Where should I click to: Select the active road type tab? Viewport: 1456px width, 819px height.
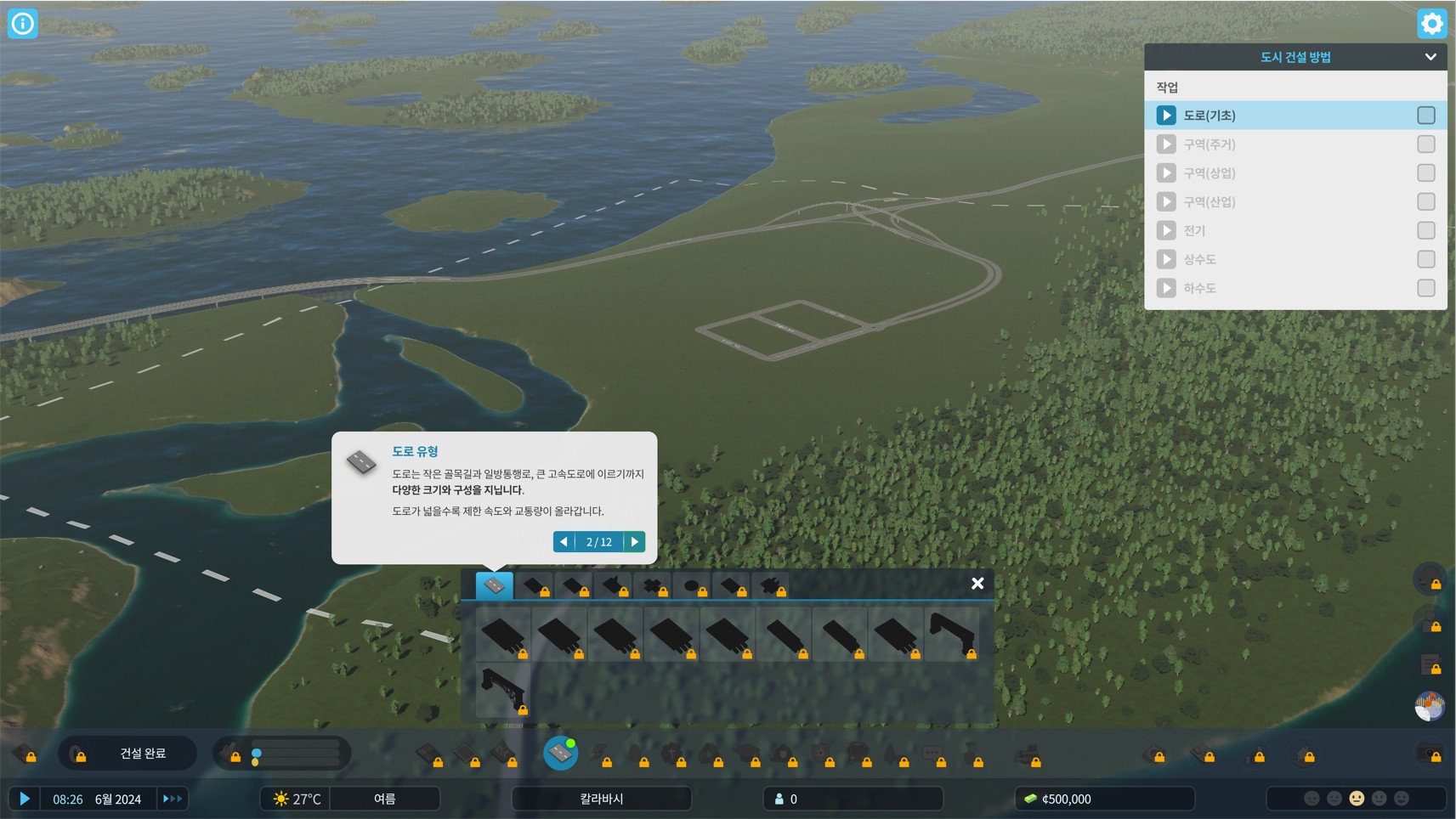click(494, 585)
